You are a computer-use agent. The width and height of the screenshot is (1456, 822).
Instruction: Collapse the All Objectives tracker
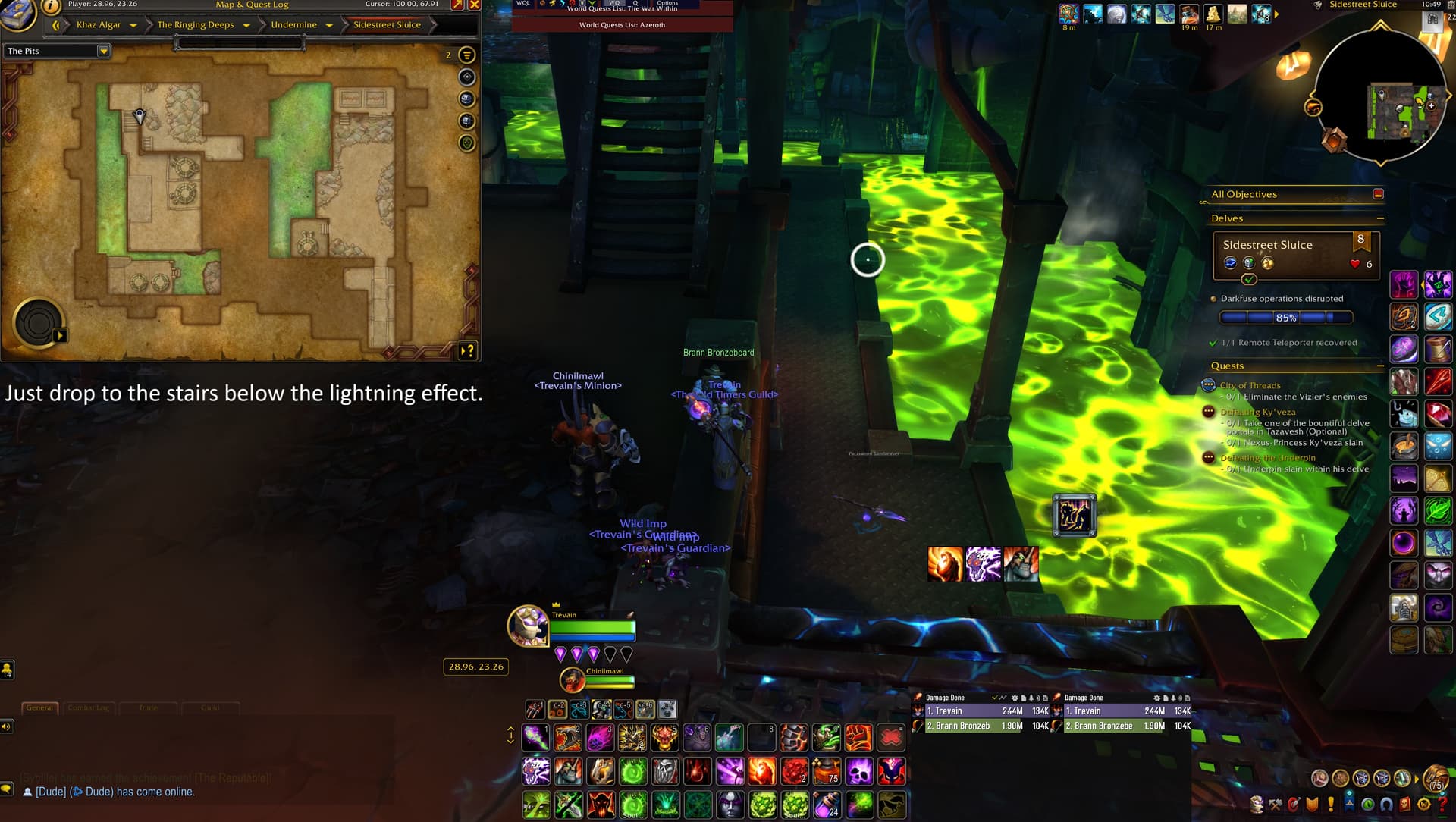1378,194
